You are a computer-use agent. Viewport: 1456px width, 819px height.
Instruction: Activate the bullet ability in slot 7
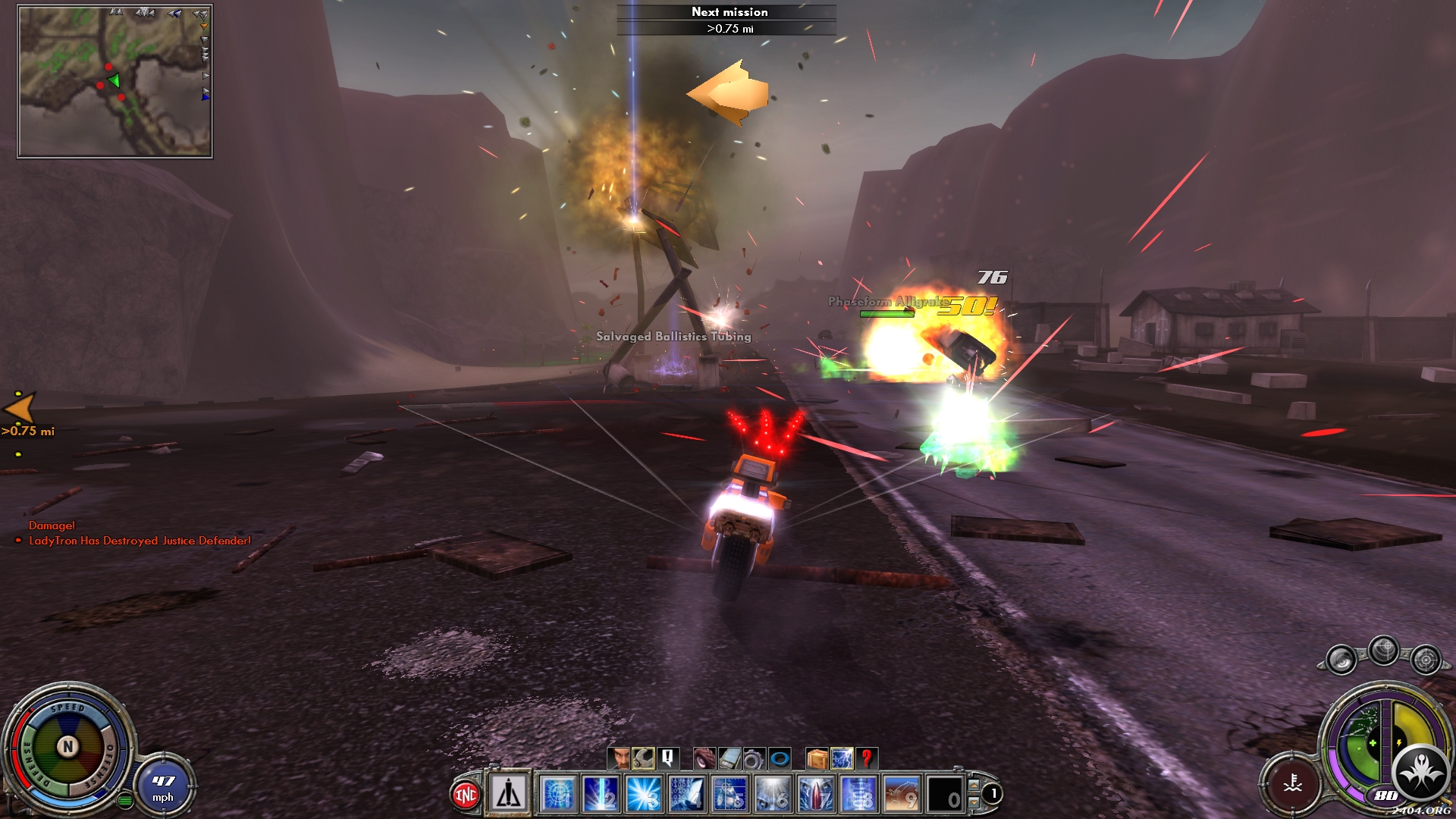816,794
